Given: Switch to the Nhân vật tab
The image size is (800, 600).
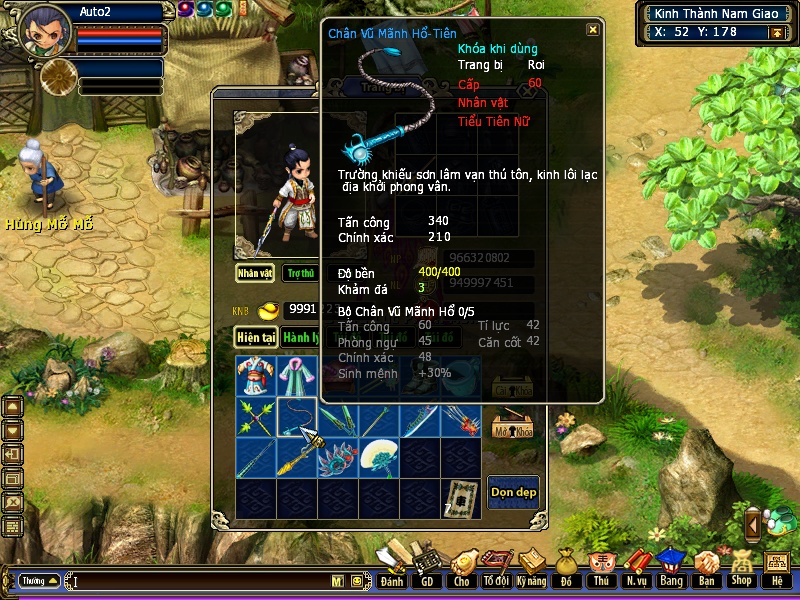Looking at the screenshot, I should click(255, 272).
